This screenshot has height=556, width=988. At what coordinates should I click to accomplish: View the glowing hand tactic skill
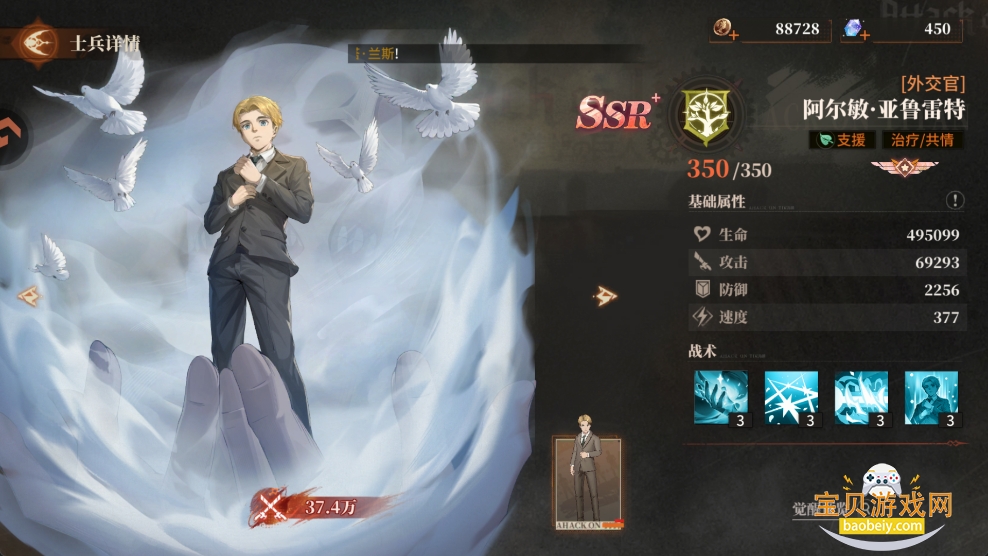pos(721,398)
